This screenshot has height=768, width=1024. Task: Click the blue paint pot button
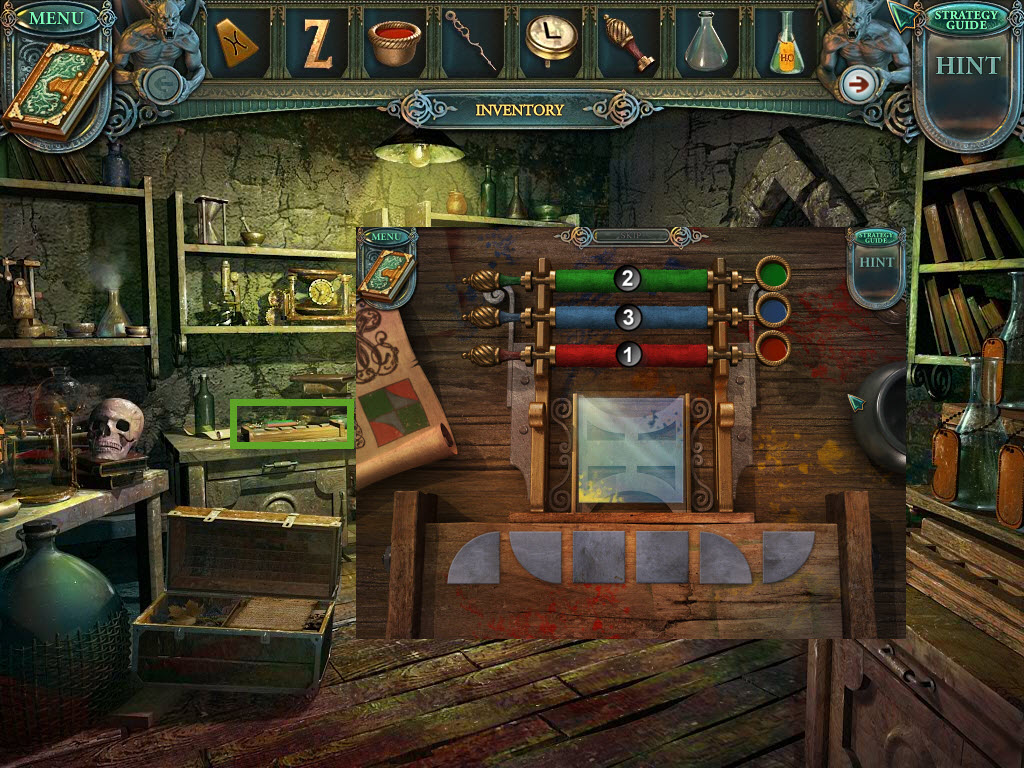(x=773, y=310)
